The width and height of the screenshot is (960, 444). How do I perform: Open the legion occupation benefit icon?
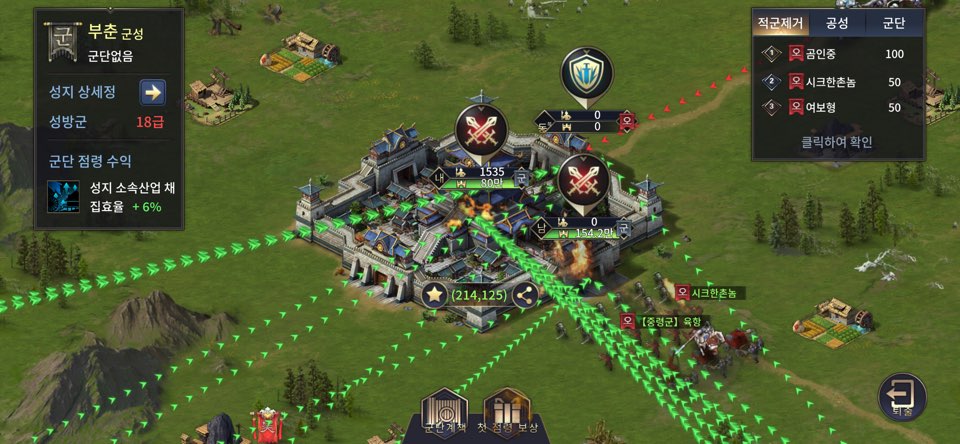66,197
